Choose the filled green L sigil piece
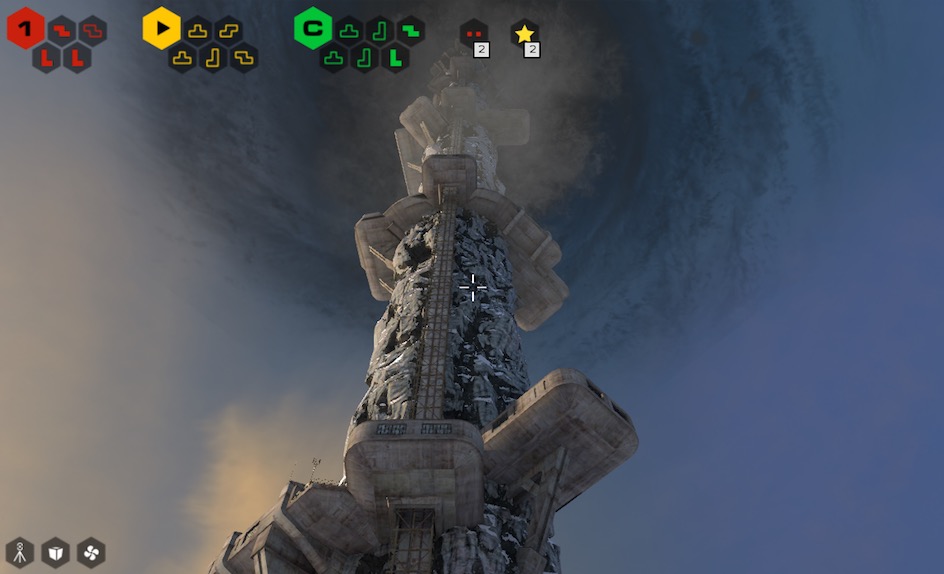The image size is (944, 574). point(396,58)
